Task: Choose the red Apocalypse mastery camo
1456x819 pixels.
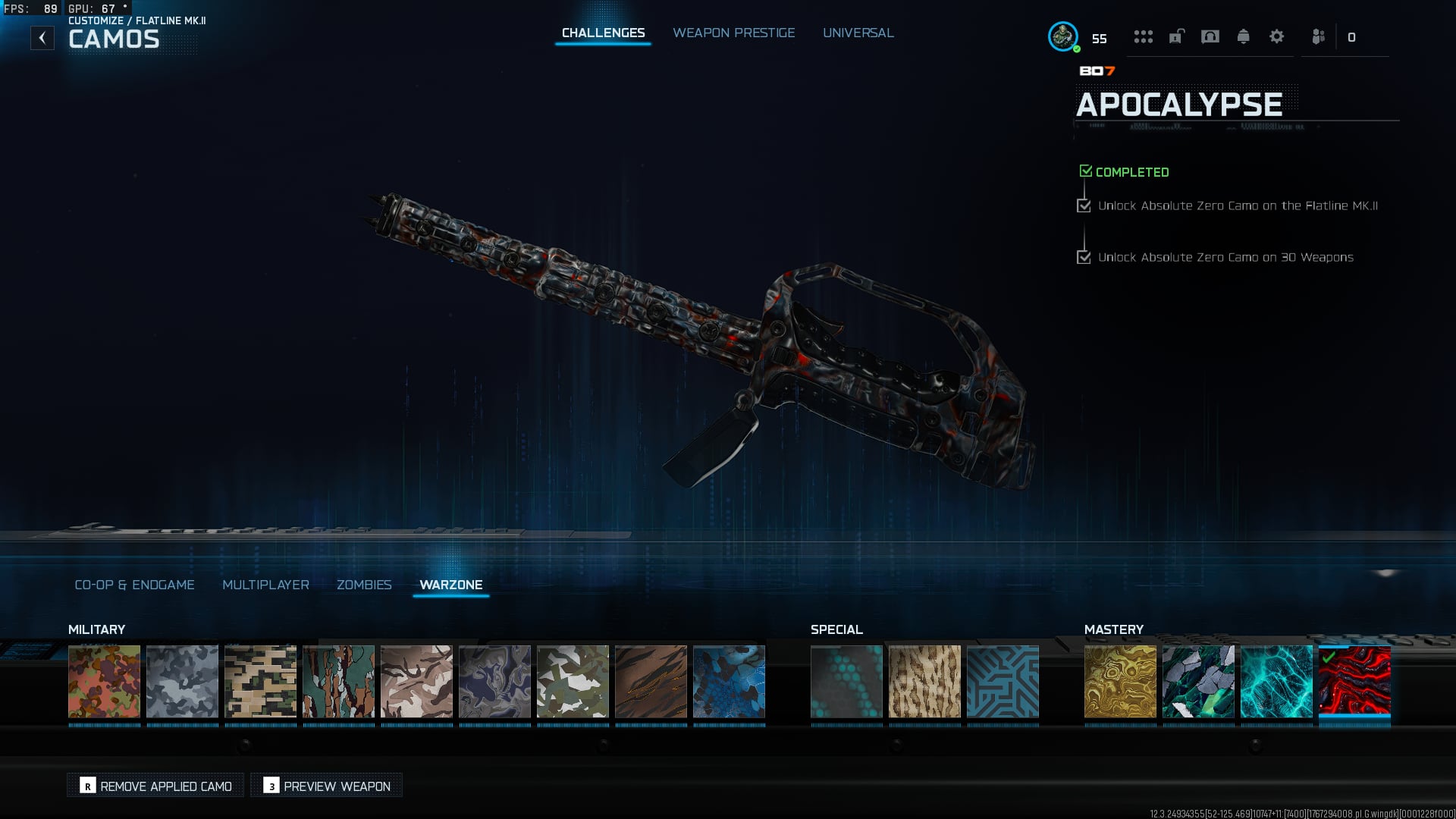Action: click(1354, 681)
